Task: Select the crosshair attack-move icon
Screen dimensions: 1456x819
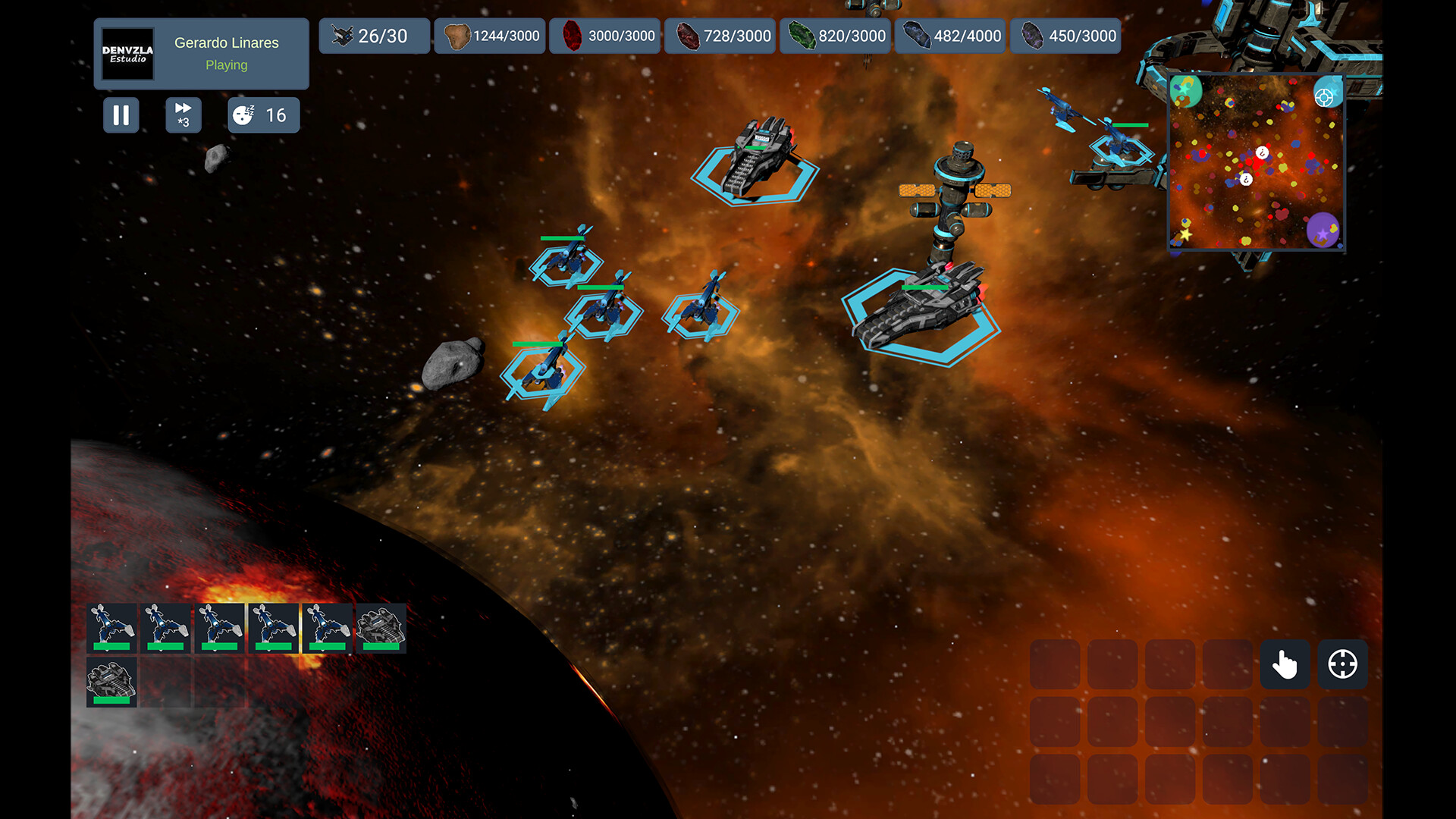Action: [1341, 664]
